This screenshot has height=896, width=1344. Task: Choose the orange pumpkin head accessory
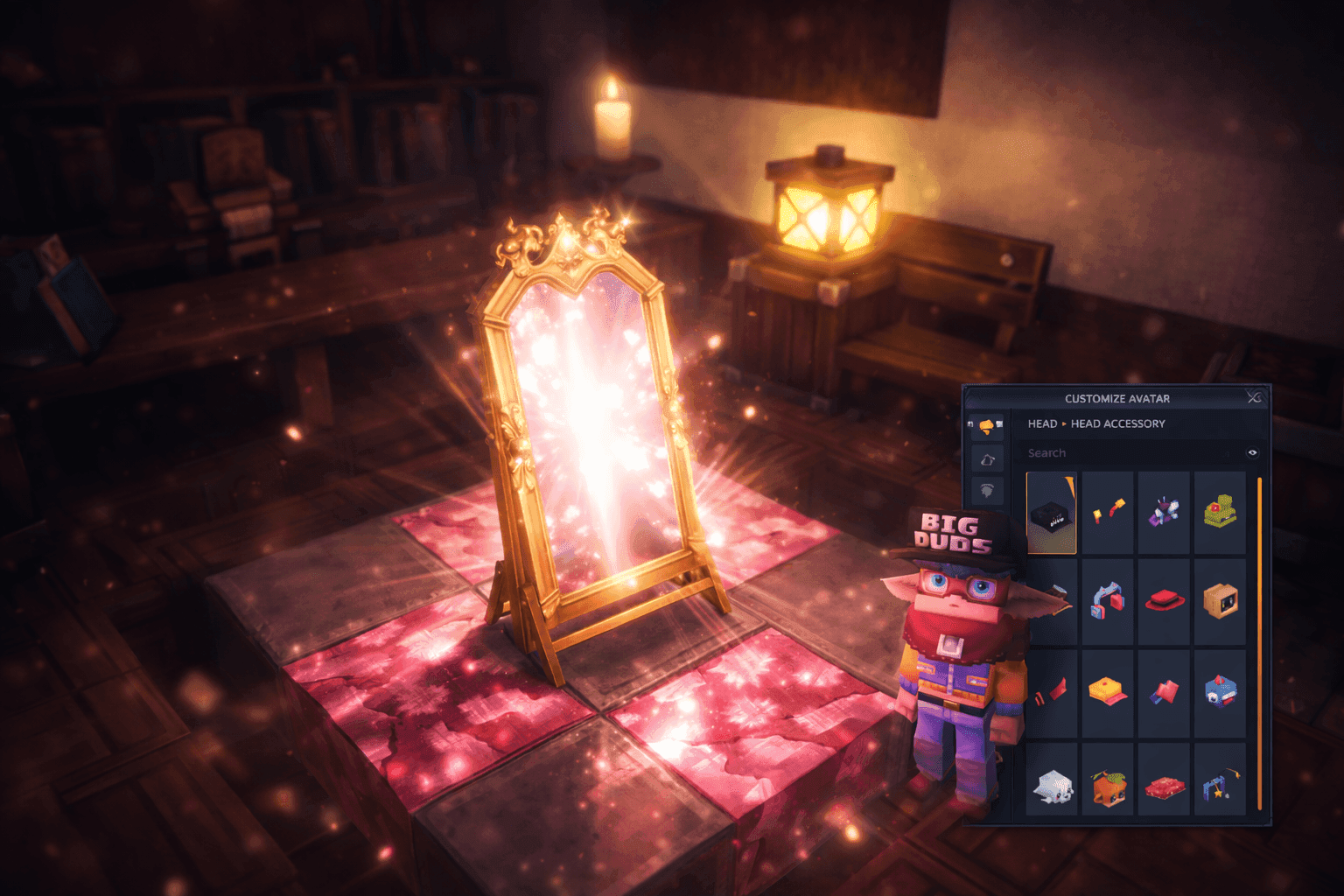(x=1108, y=785)
